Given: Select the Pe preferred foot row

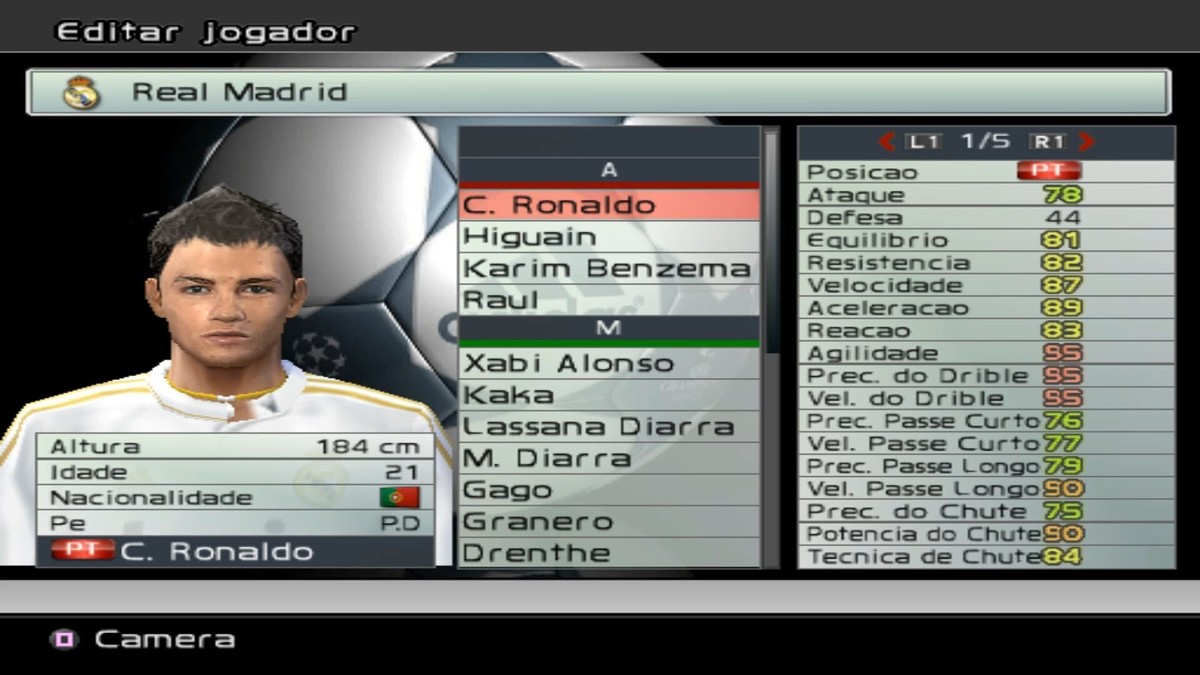Looking at the screenshot, I should pyautogui.click(x=235, y=523).
